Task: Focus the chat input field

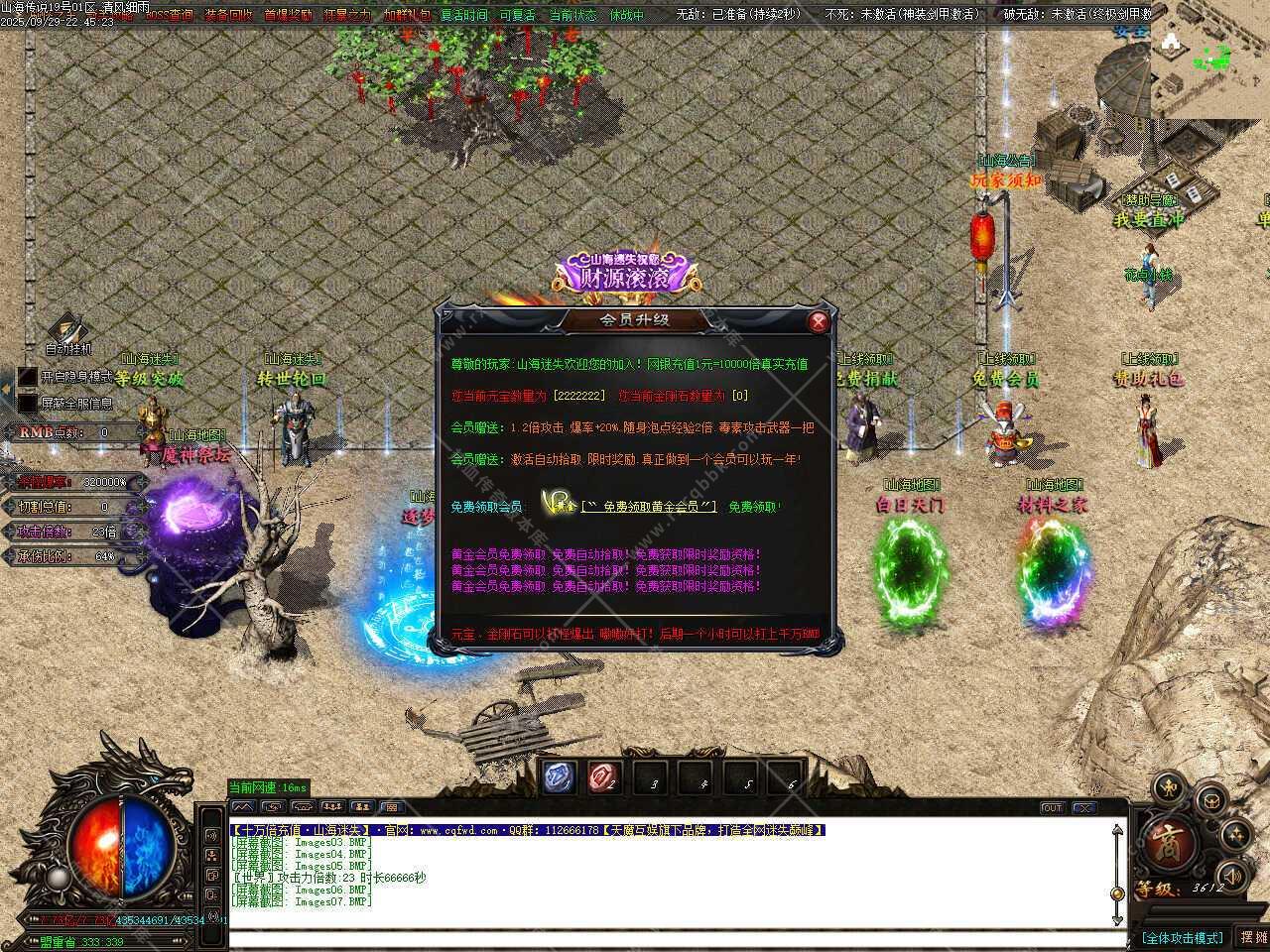Action: coord(675,938)
